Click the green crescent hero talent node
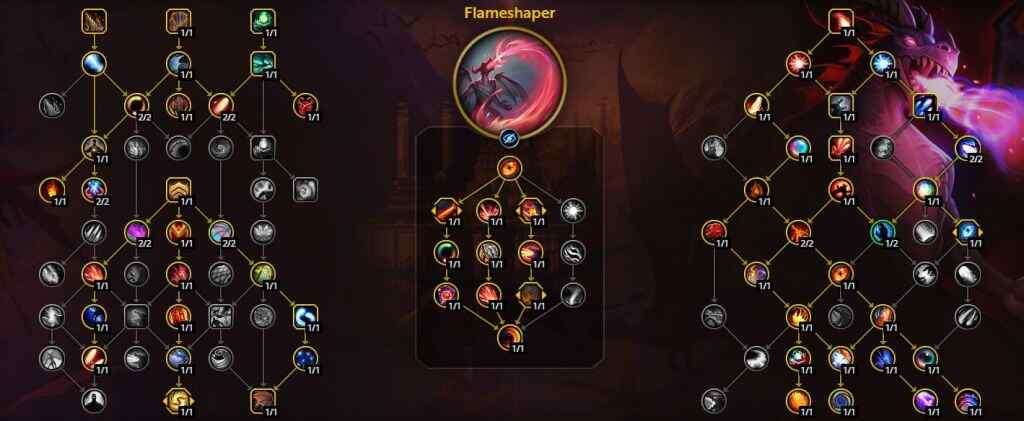The height and width of the screenshot is (421, 1024). (x=444, y=251)
